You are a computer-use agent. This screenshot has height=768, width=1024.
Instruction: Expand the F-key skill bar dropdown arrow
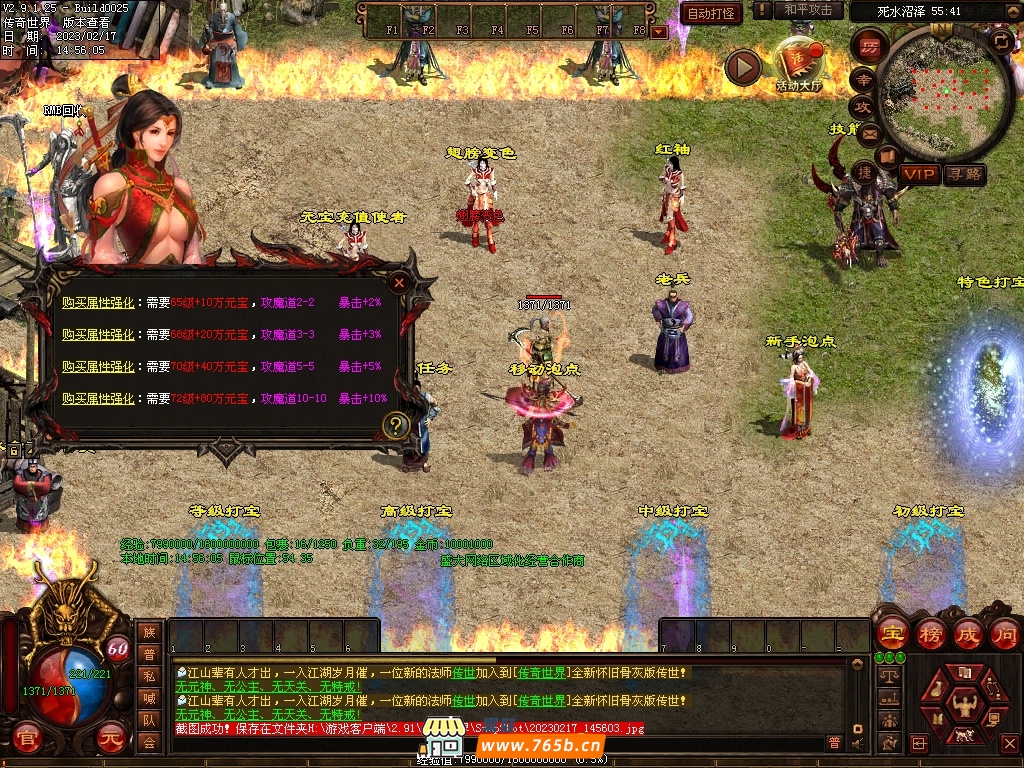coord(658,32)
